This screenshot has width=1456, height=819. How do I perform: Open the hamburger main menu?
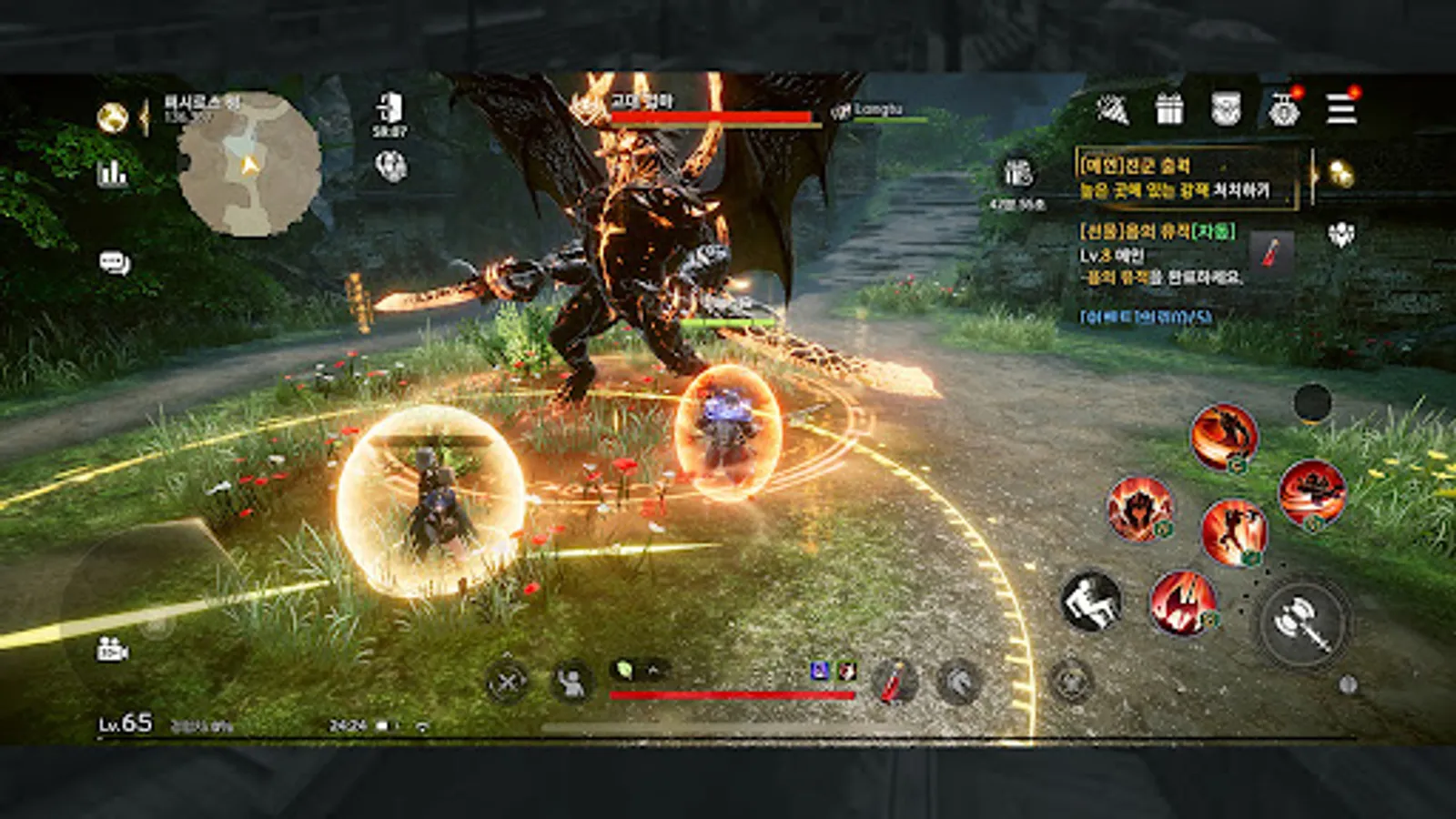click(x=1340, y=109)
